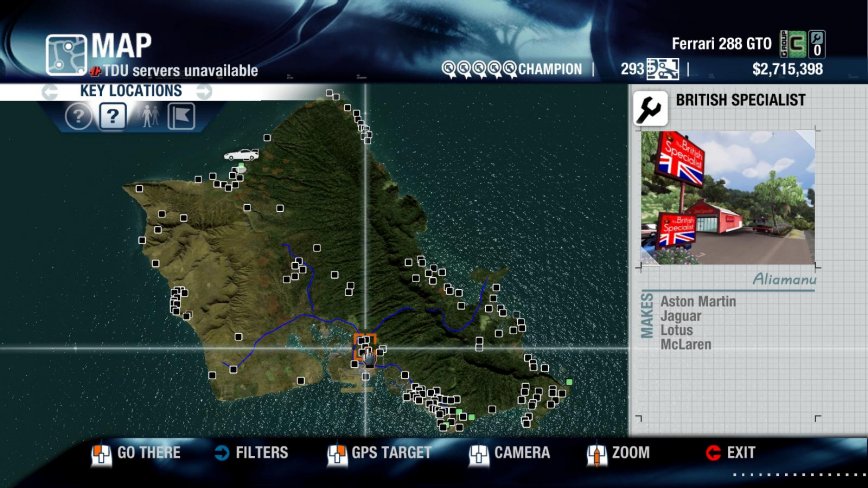Choose the flag filter icon
The image size is (868, 488).
180,117
